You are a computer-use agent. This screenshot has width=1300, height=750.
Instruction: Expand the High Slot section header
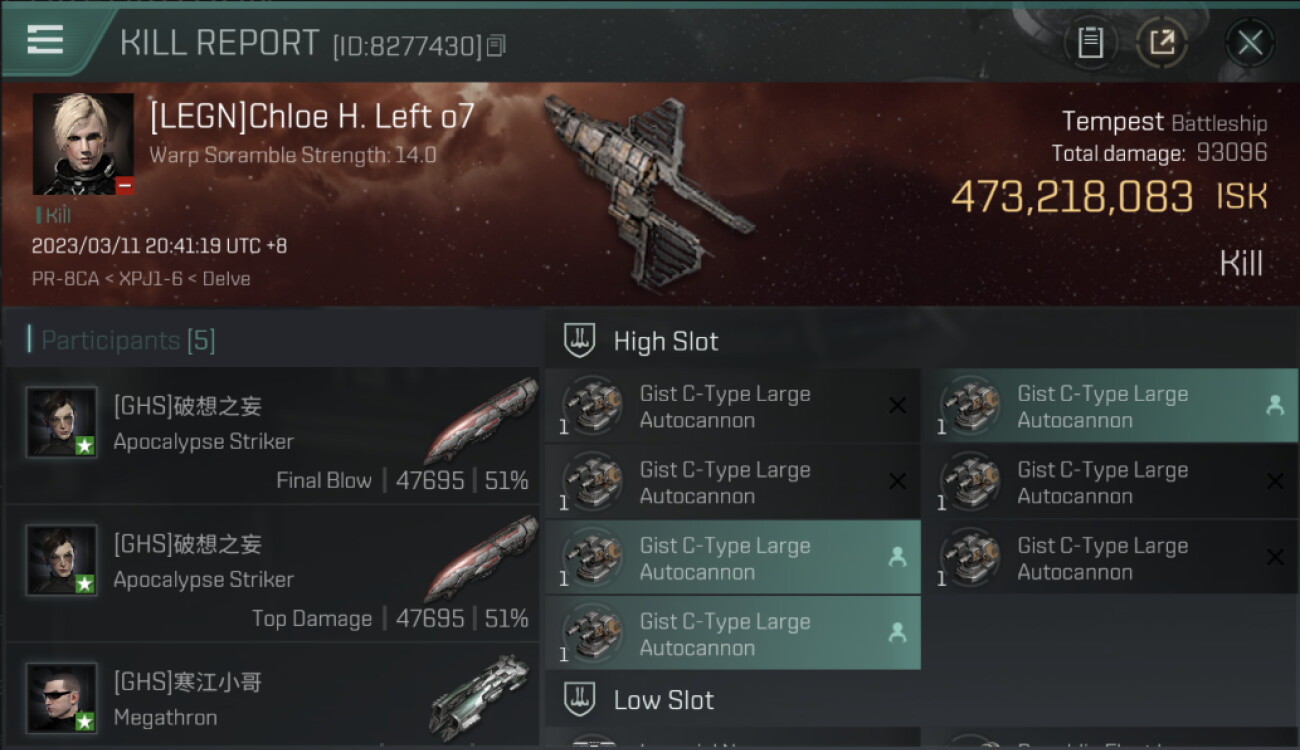(666, 341)
